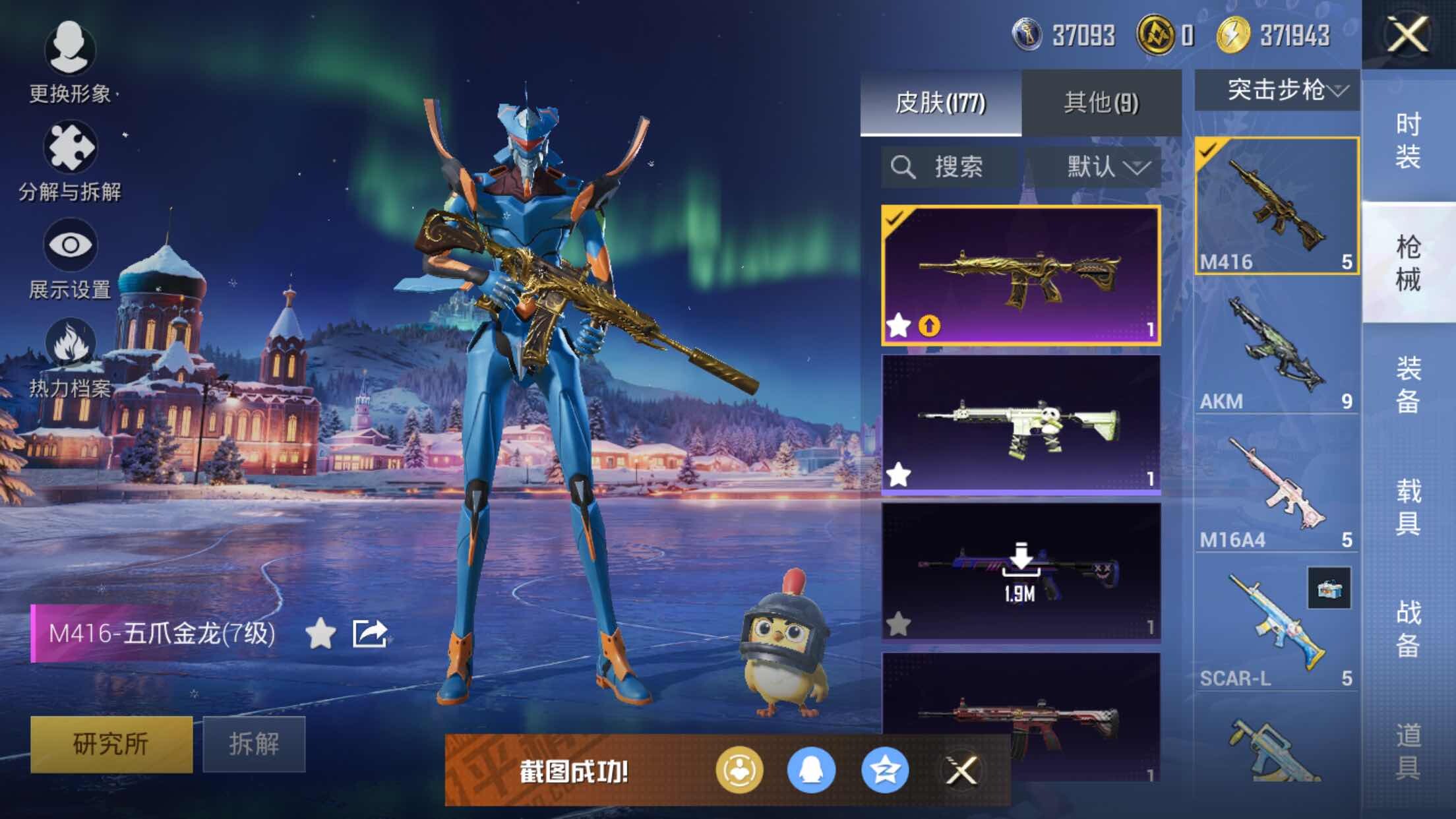The image size is (1456, 819).
Task: Click the 搜索 search field
Action: click(x=950, y=167)
